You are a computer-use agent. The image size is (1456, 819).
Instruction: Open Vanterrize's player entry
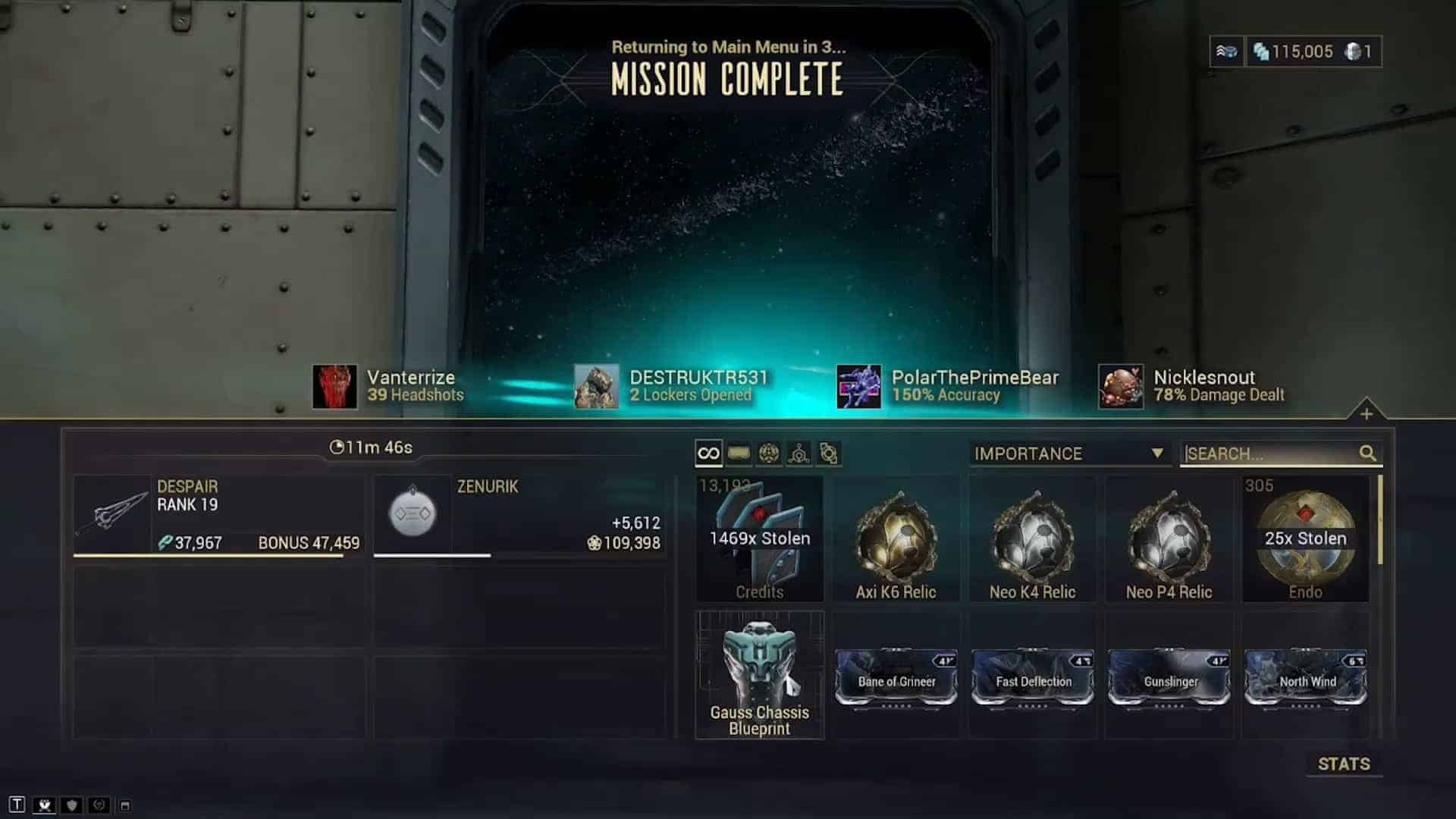pyautogui.click(x=388, y=386)
